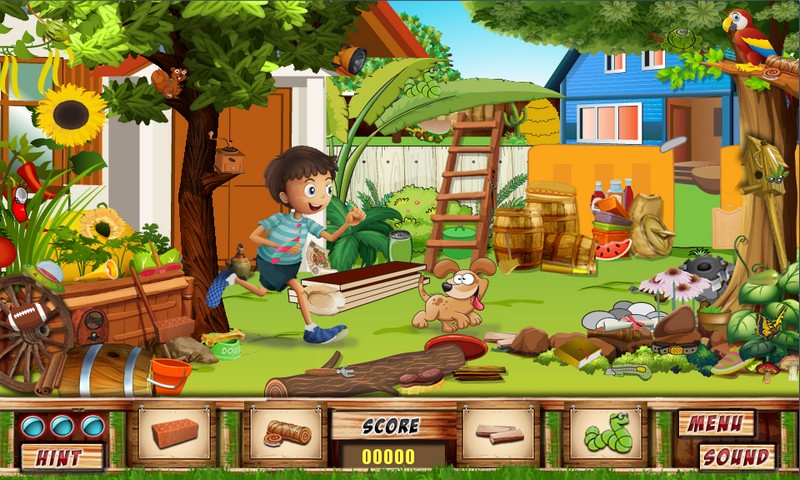Choose the wooden planks item slot
Viewport: 800px width, 480px height.
pyautogui.click(x=498, y=435)
